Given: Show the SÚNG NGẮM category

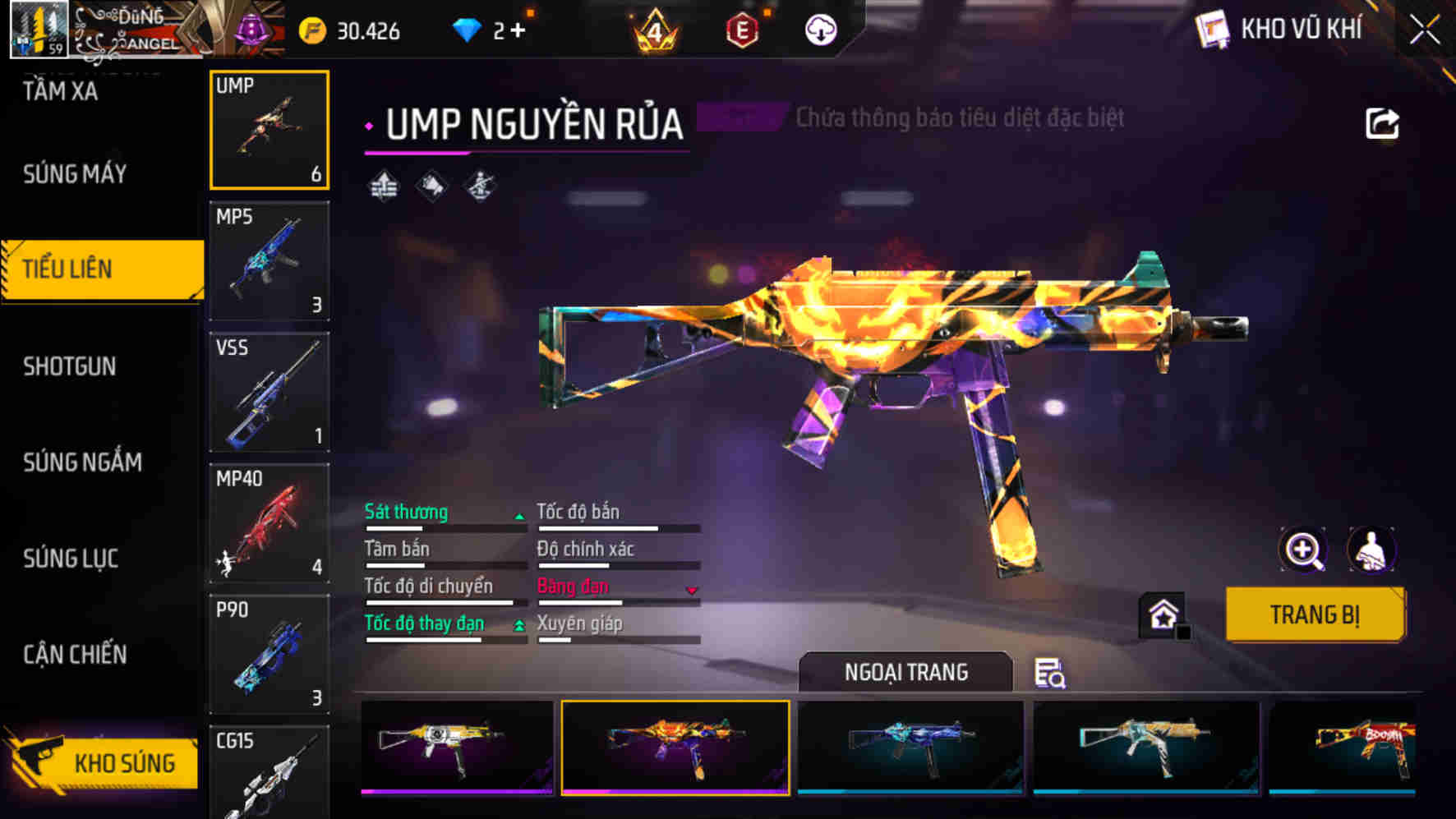Looking at the screenshot, I should pos(82,462).
